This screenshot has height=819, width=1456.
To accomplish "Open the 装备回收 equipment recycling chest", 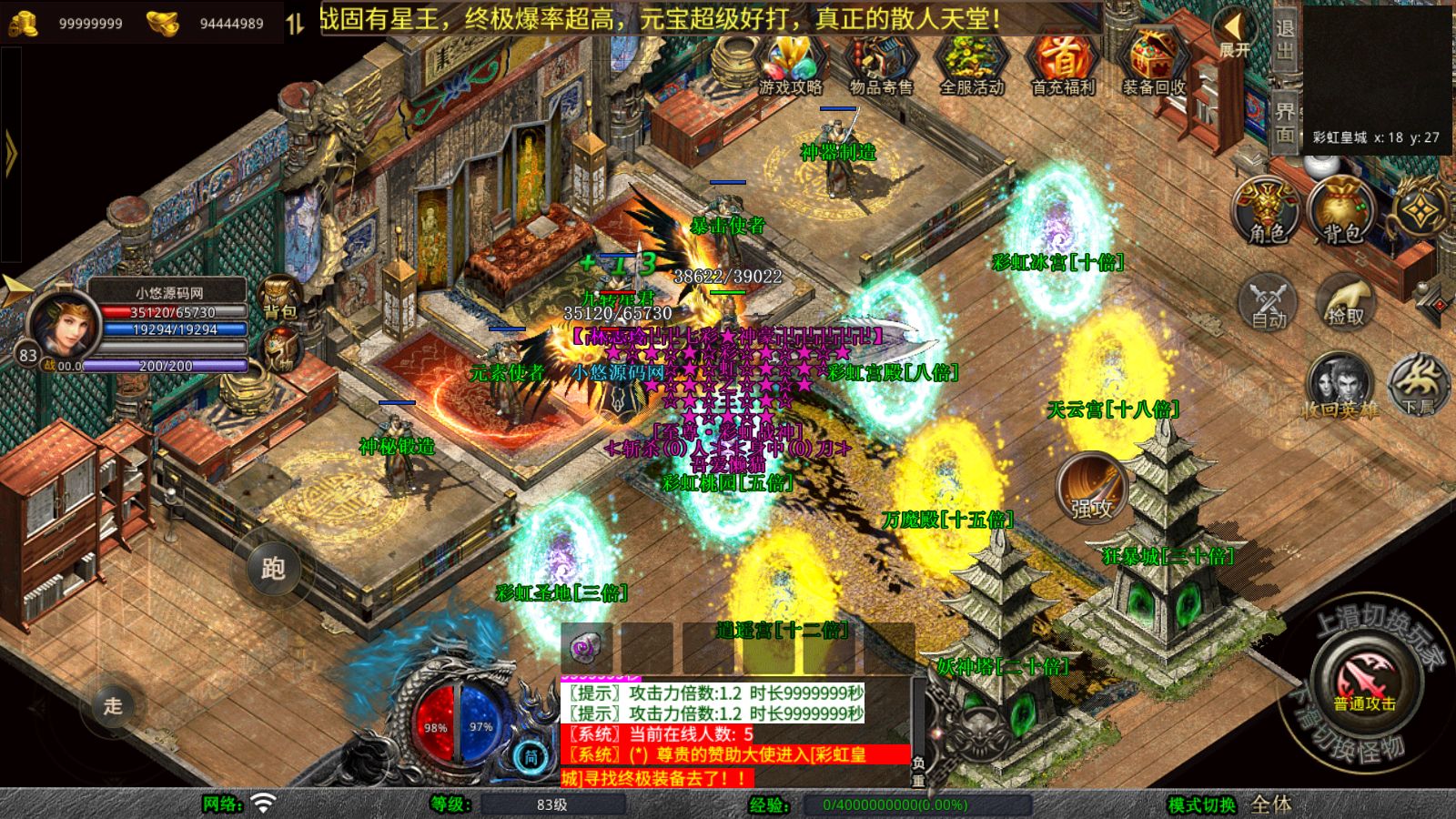I will pos(1153,64).
